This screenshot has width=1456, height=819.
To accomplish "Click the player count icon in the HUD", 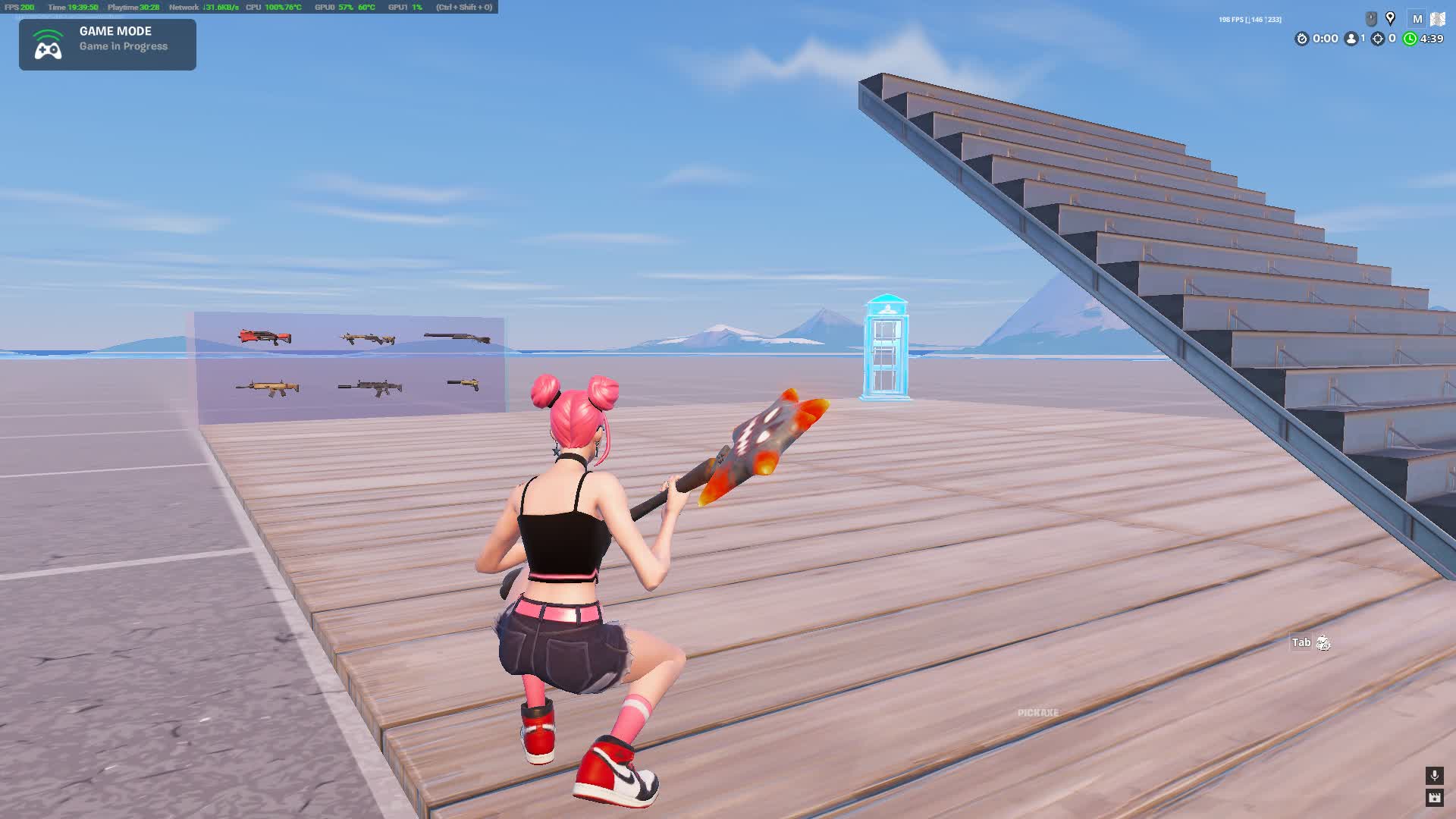I will click(1351, 38).
